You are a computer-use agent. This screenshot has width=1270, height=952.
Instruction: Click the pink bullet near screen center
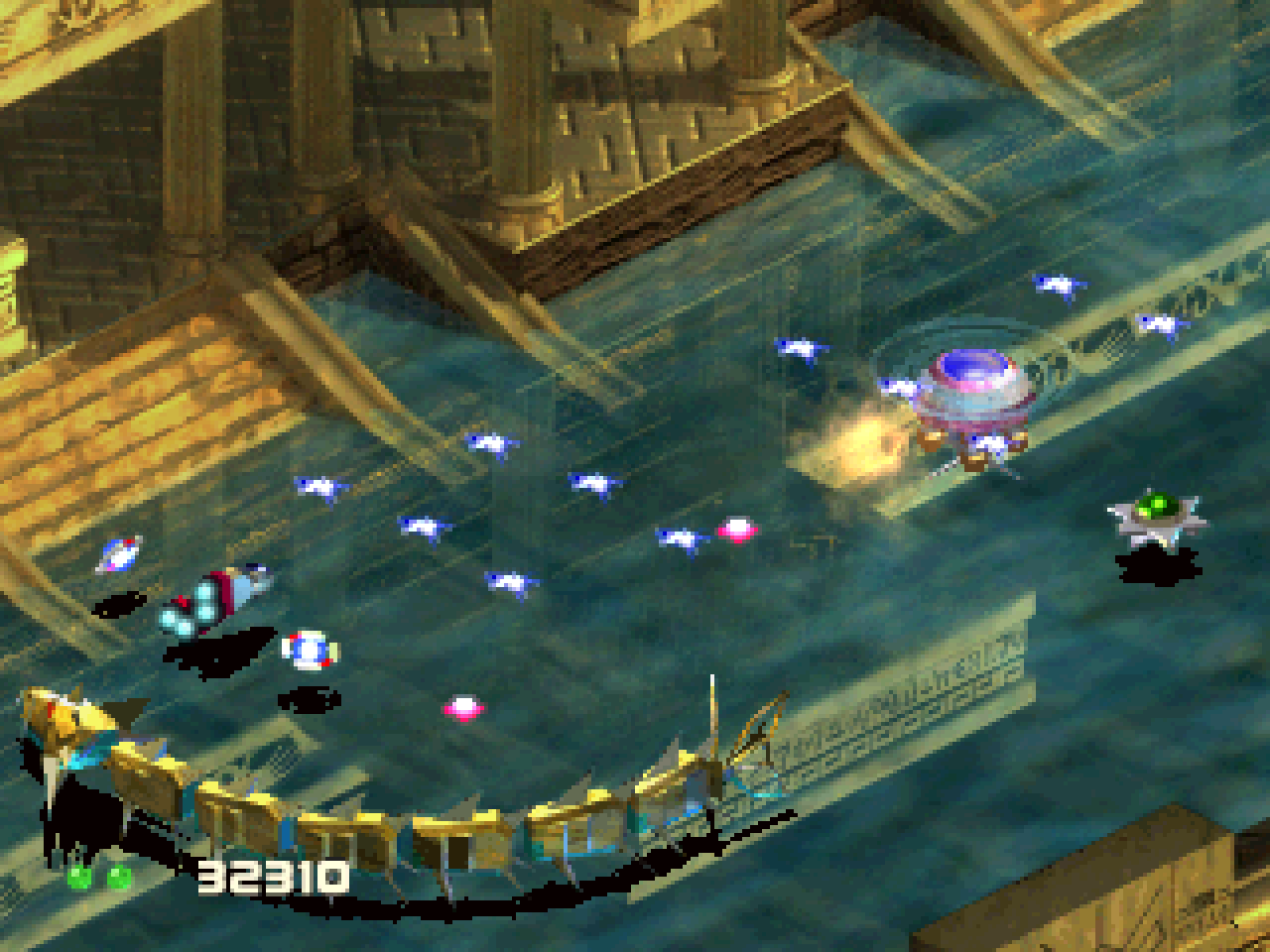pyautogui.click(x=735, y=529)
